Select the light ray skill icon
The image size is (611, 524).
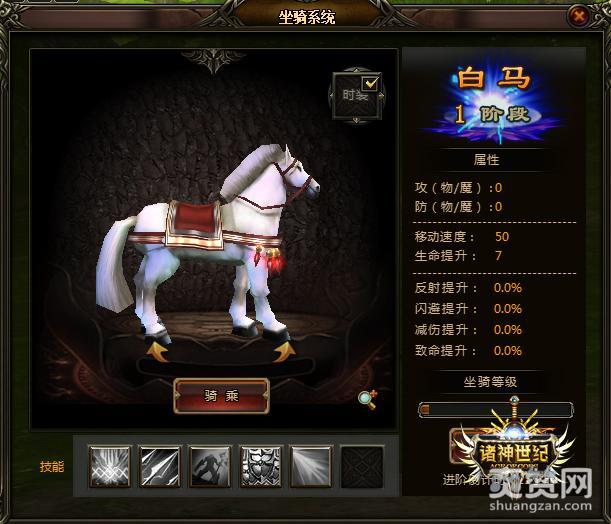pos(311,467)
